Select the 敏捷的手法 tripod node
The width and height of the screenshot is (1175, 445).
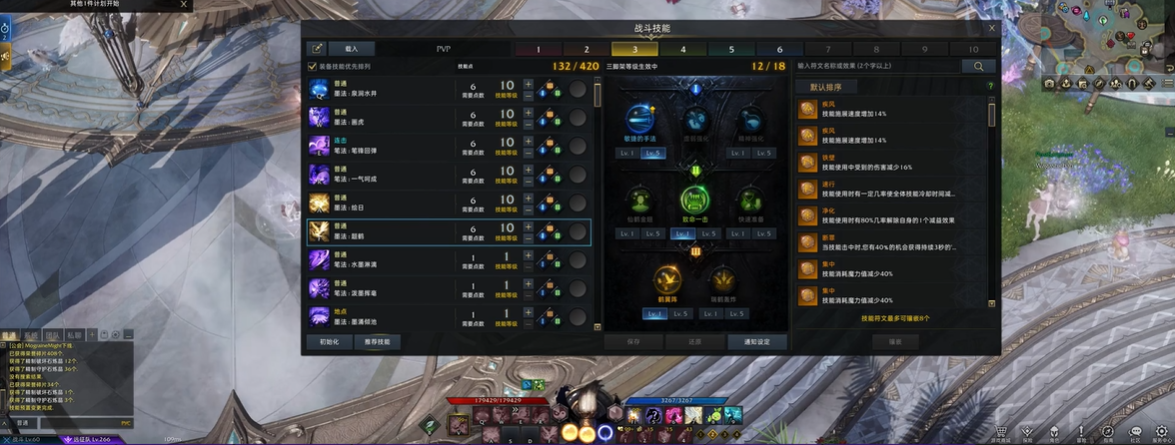tap(640, 121)
